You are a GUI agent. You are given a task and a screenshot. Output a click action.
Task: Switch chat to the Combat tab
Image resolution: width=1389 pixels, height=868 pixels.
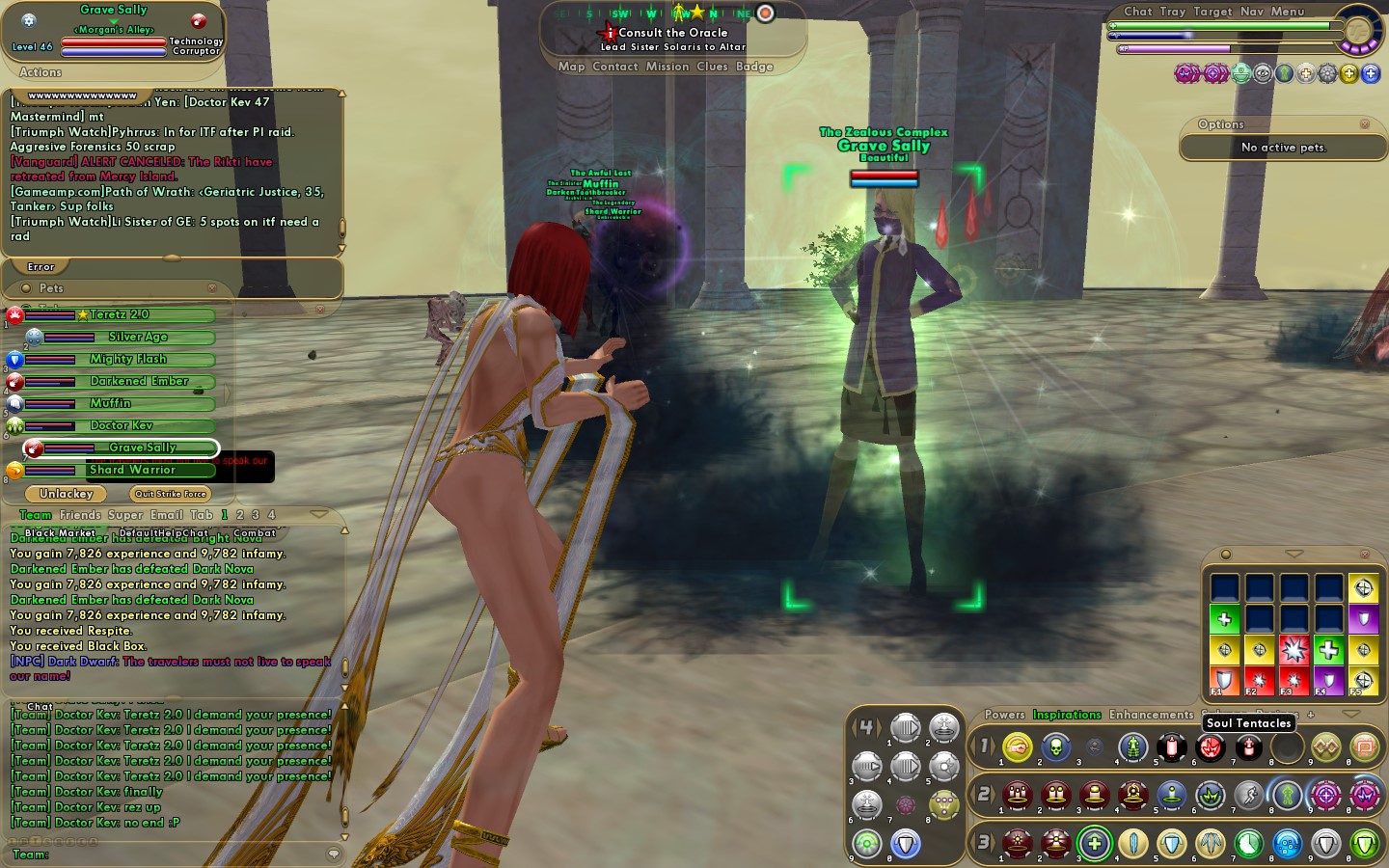254,533
